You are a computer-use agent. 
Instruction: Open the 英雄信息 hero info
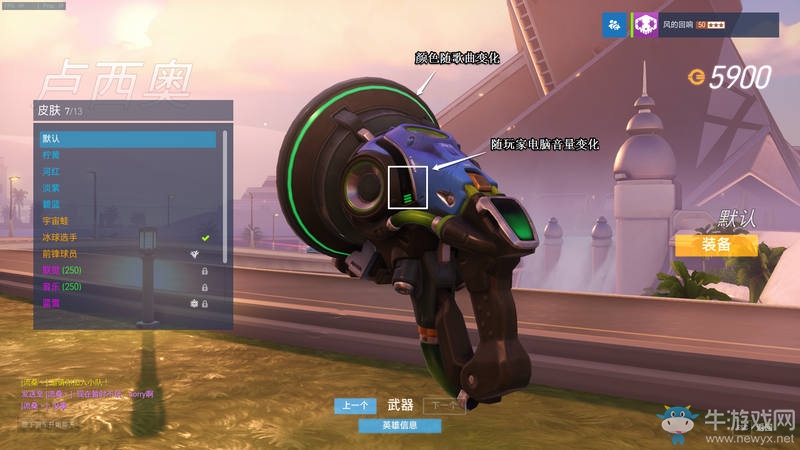(x=400, y=426)
